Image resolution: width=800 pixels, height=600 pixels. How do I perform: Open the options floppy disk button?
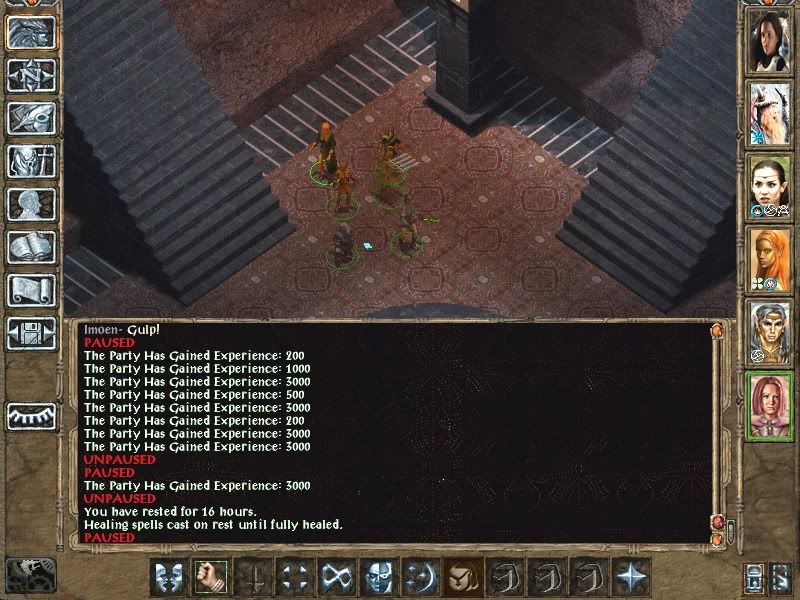[x=31, y=333]
